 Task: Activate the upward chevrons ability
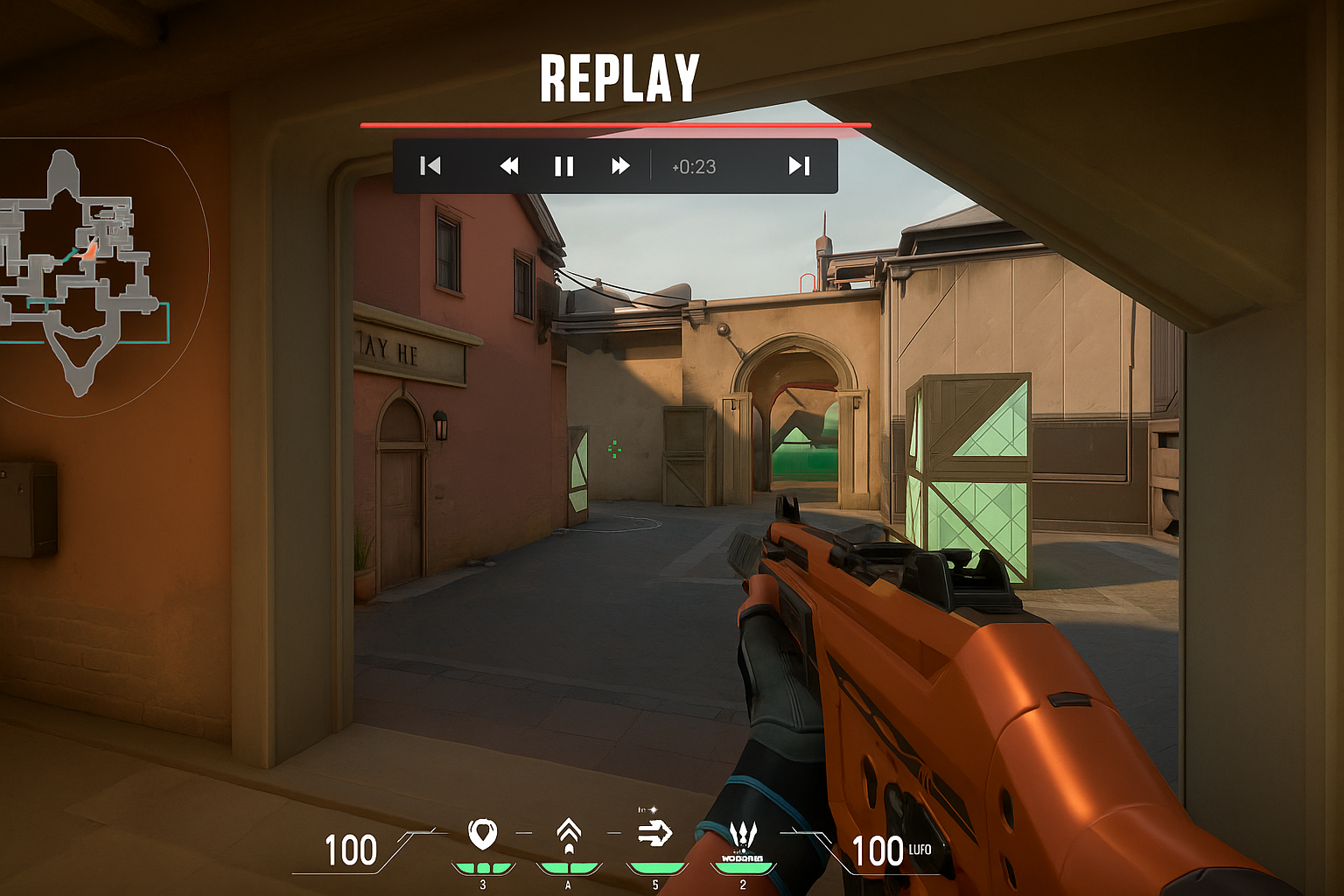click(569, 834)
